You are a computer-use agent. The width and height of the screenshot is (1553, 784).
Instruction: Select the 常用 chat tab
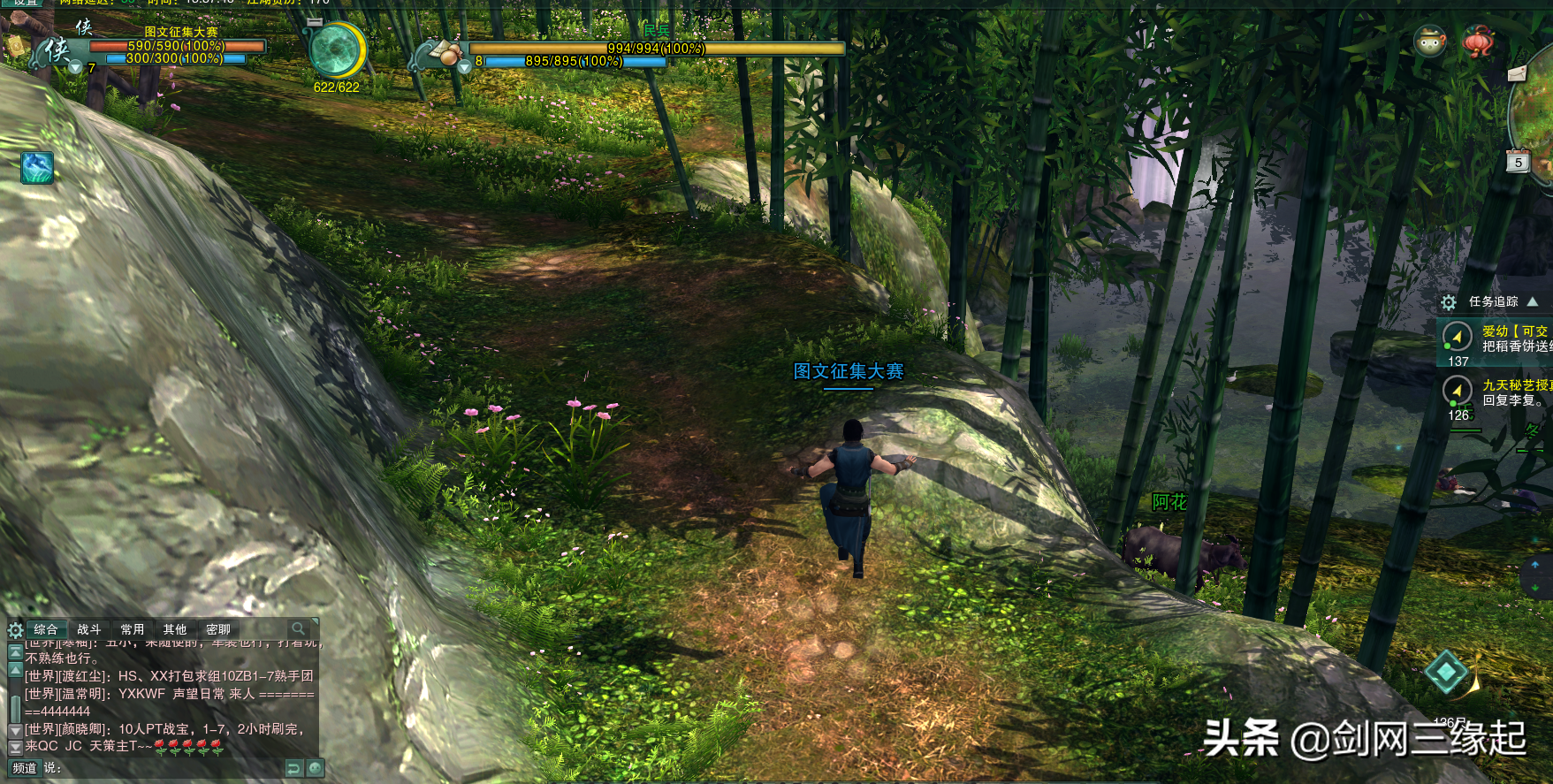(x=133, y=629)
